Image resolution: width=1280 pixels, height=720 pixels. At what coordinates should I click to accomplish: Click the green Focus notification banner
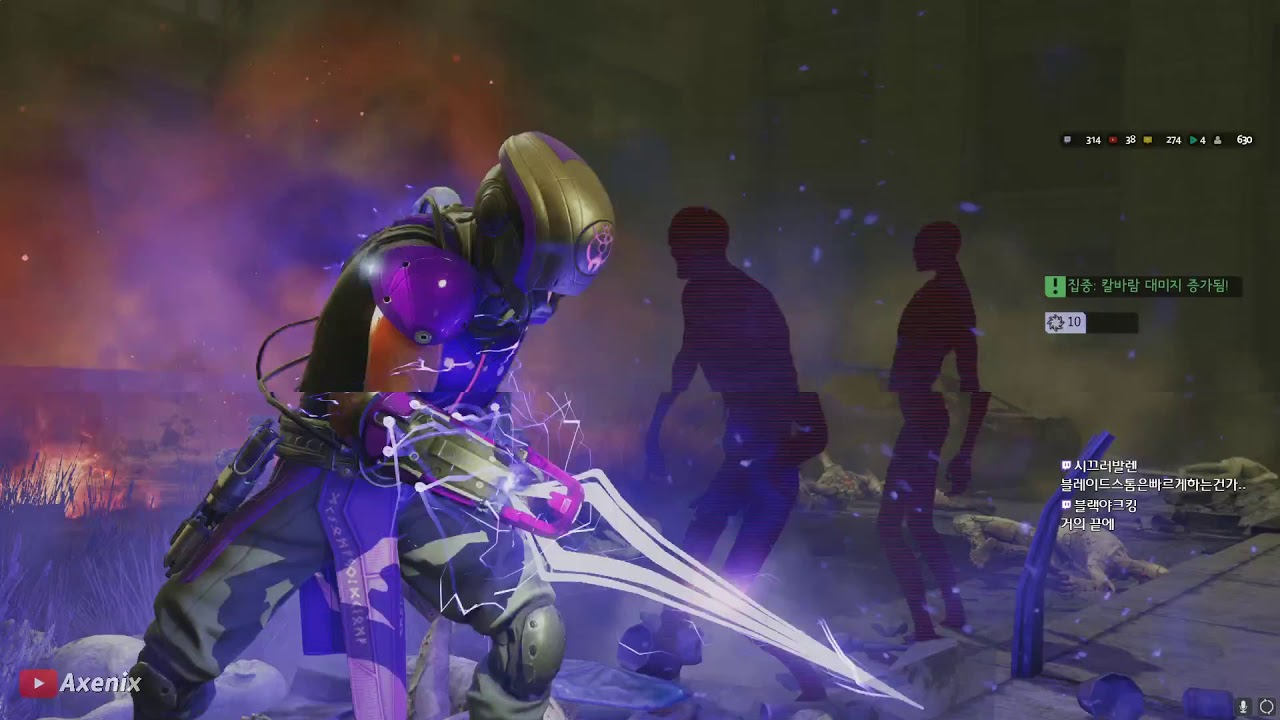(1143, 287)
